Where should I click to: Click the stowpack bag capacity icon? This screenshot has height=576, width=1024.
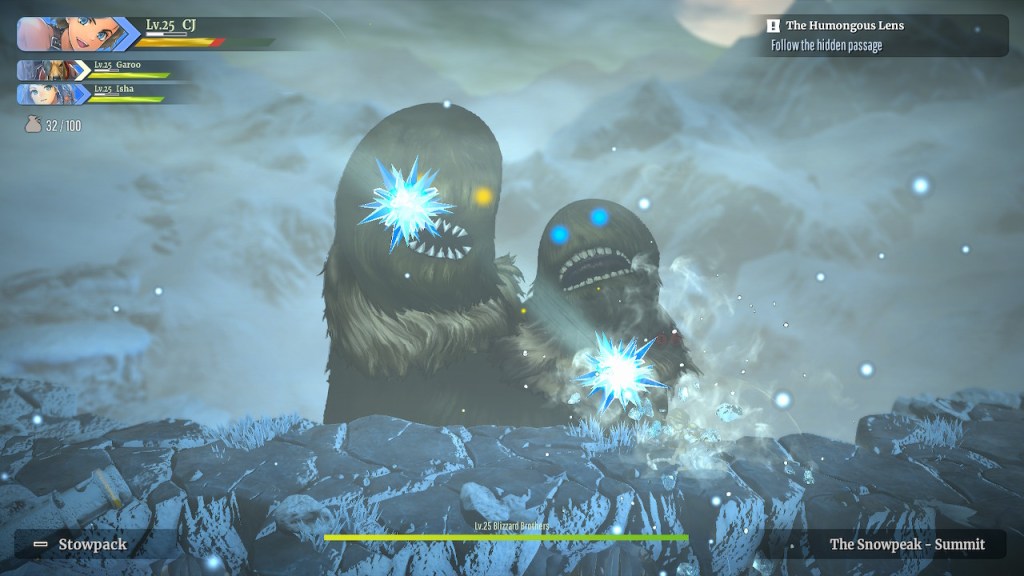pos(33,126)
